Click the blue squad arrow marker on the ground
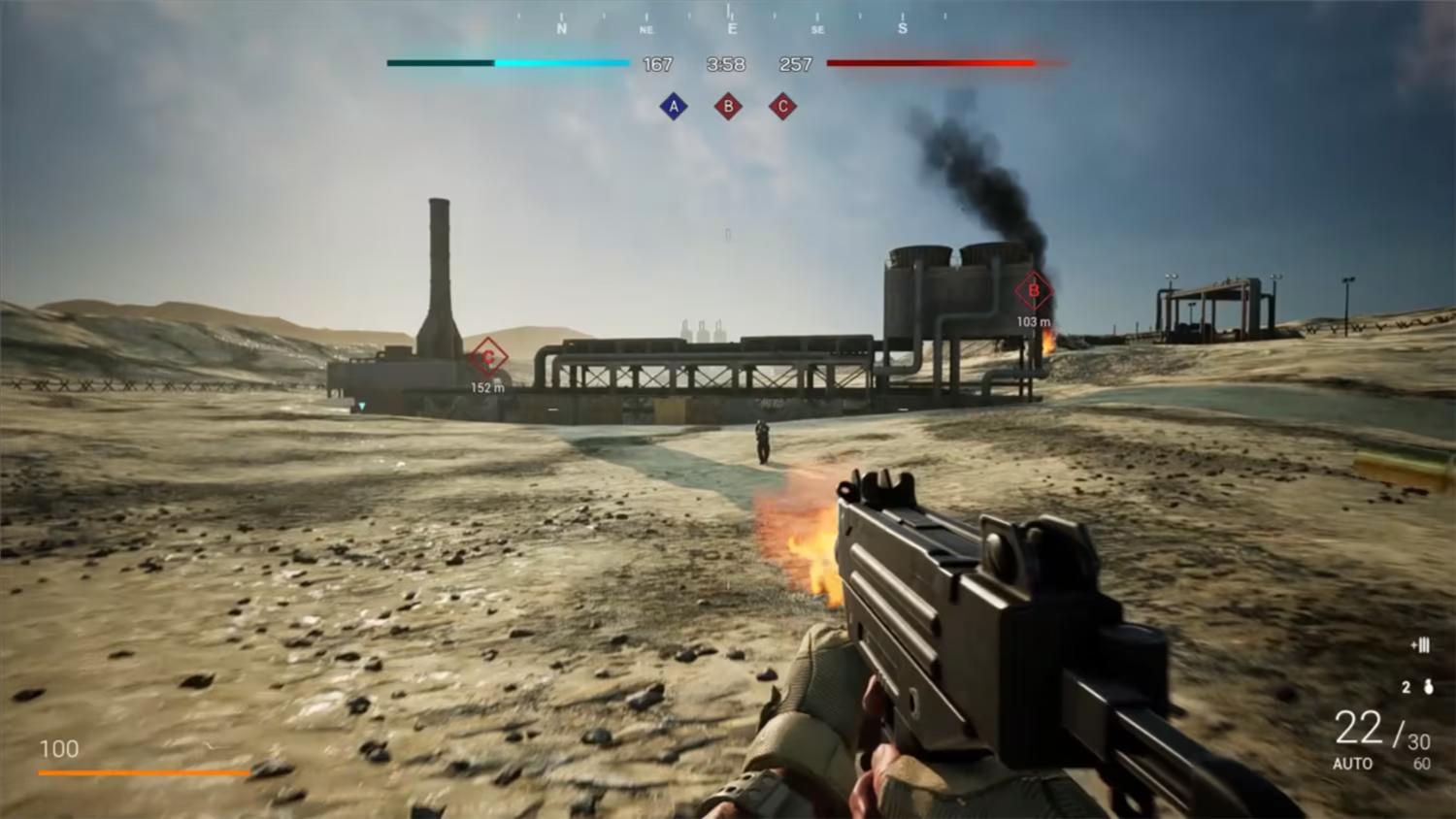This screenshot has height=819, width=1456. [x=360, y=407]
